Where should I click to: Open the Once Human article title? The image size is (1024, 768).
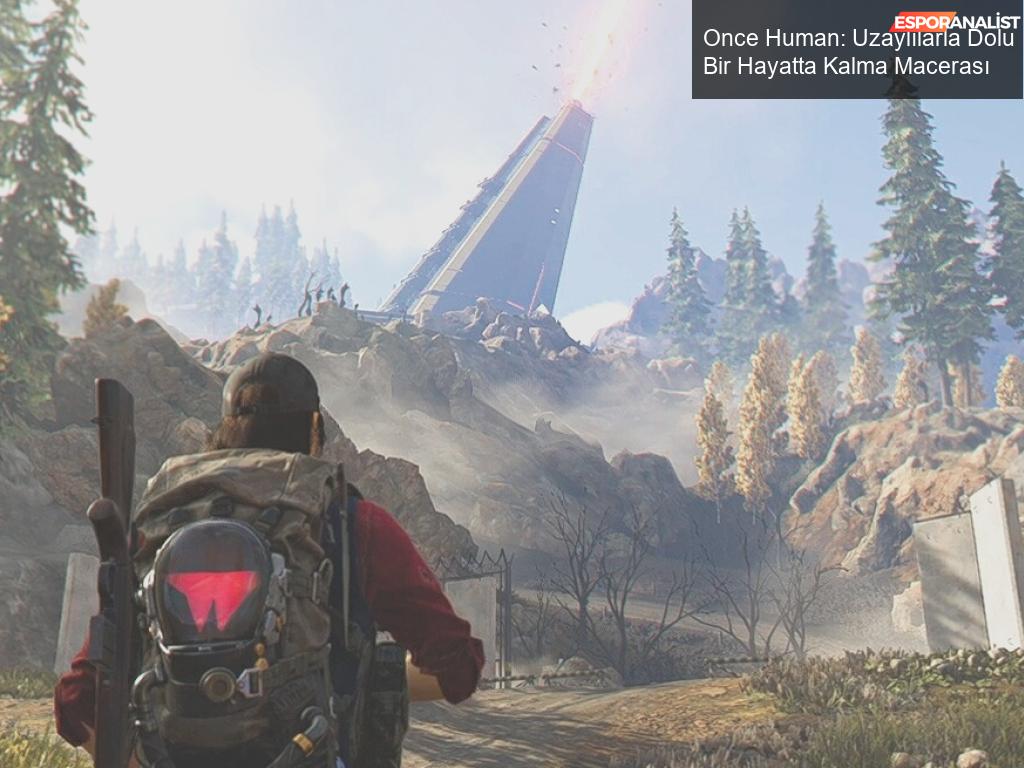856,53
